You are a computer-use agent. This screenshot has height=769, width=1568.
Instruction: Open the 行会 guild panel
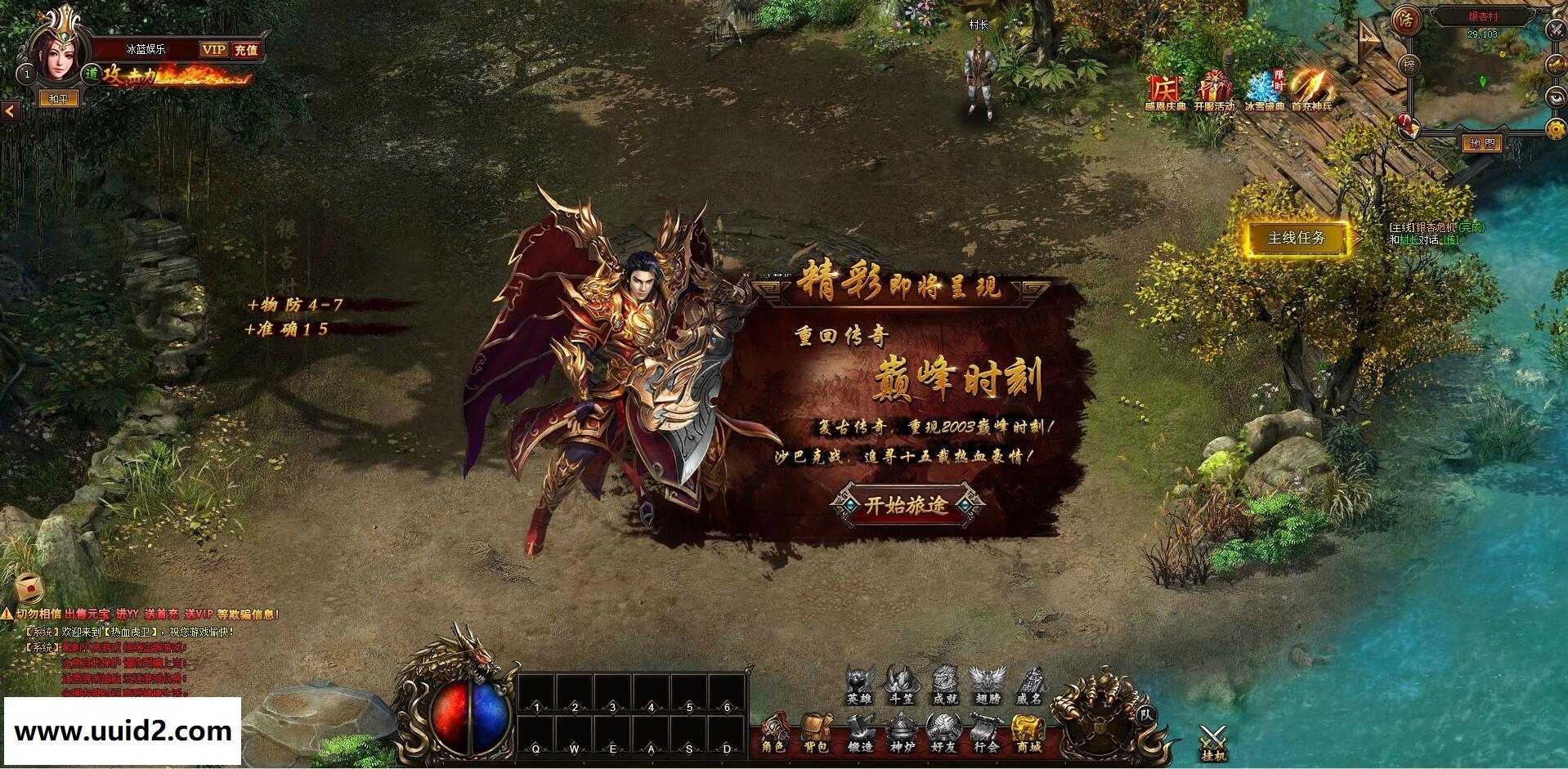(x=986, y=731)
